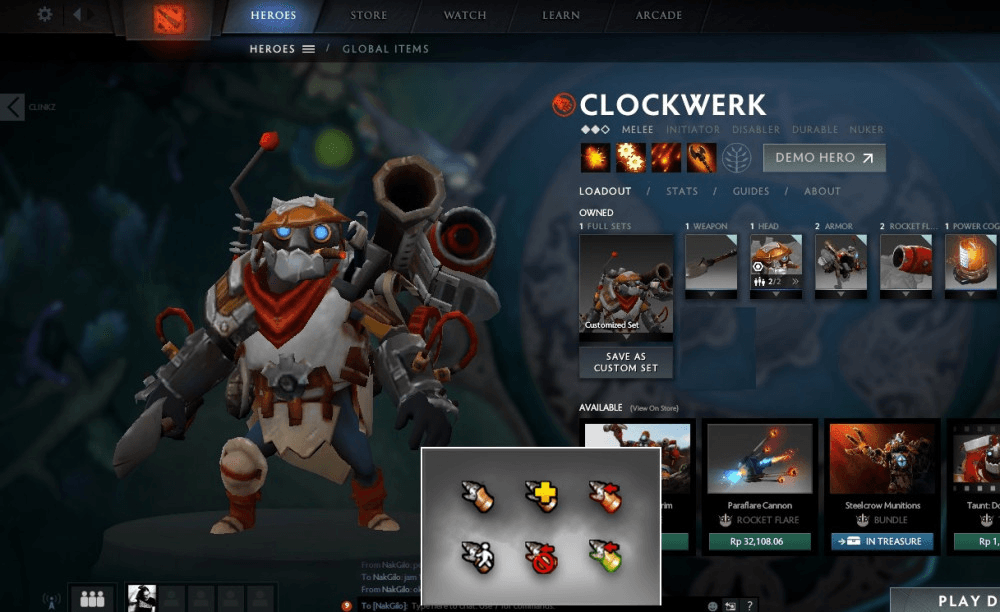Open the Watch tab
Image resolution: width=1000 pixels, height=612 pixels.
pos(465,15)
